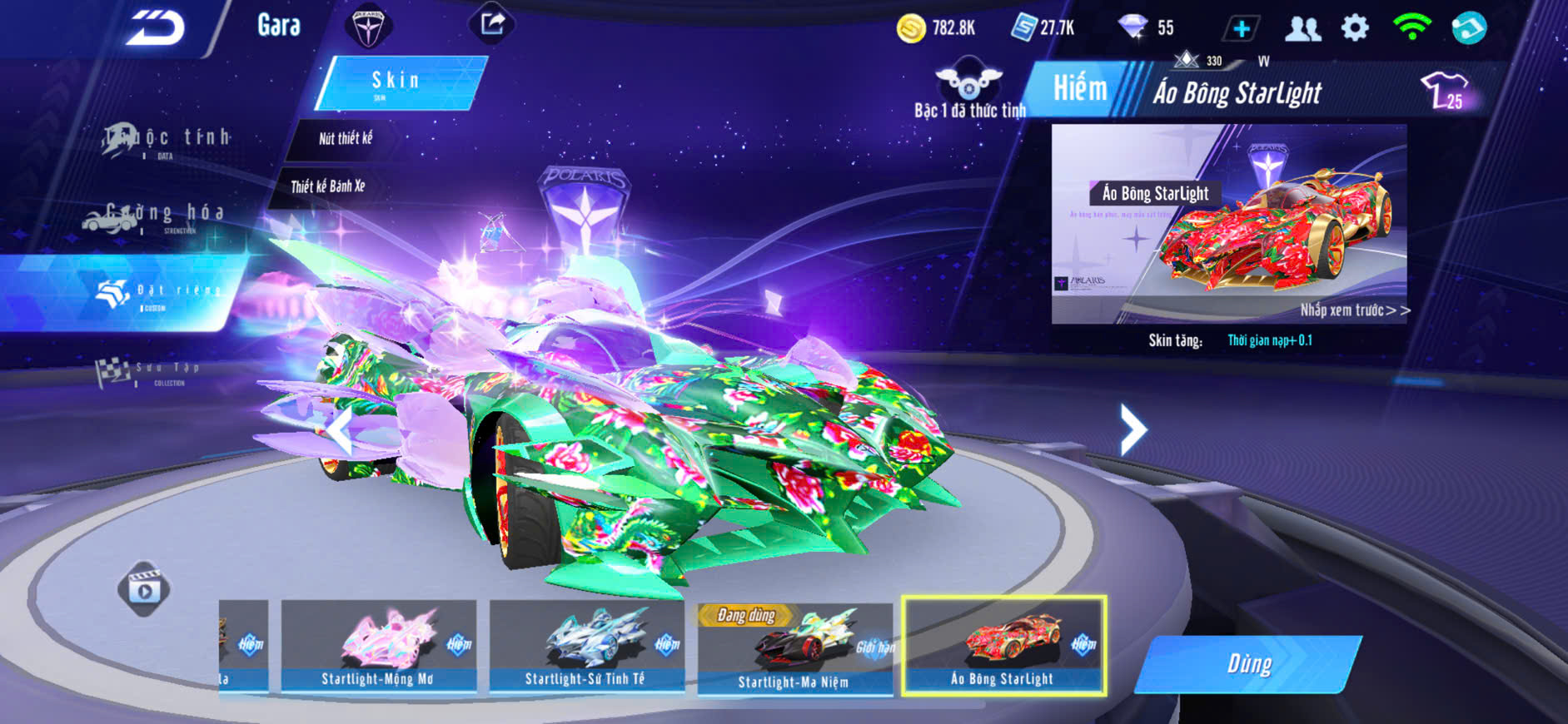Preview the Áo Bông StarLight skin image

coord(1229,224)
